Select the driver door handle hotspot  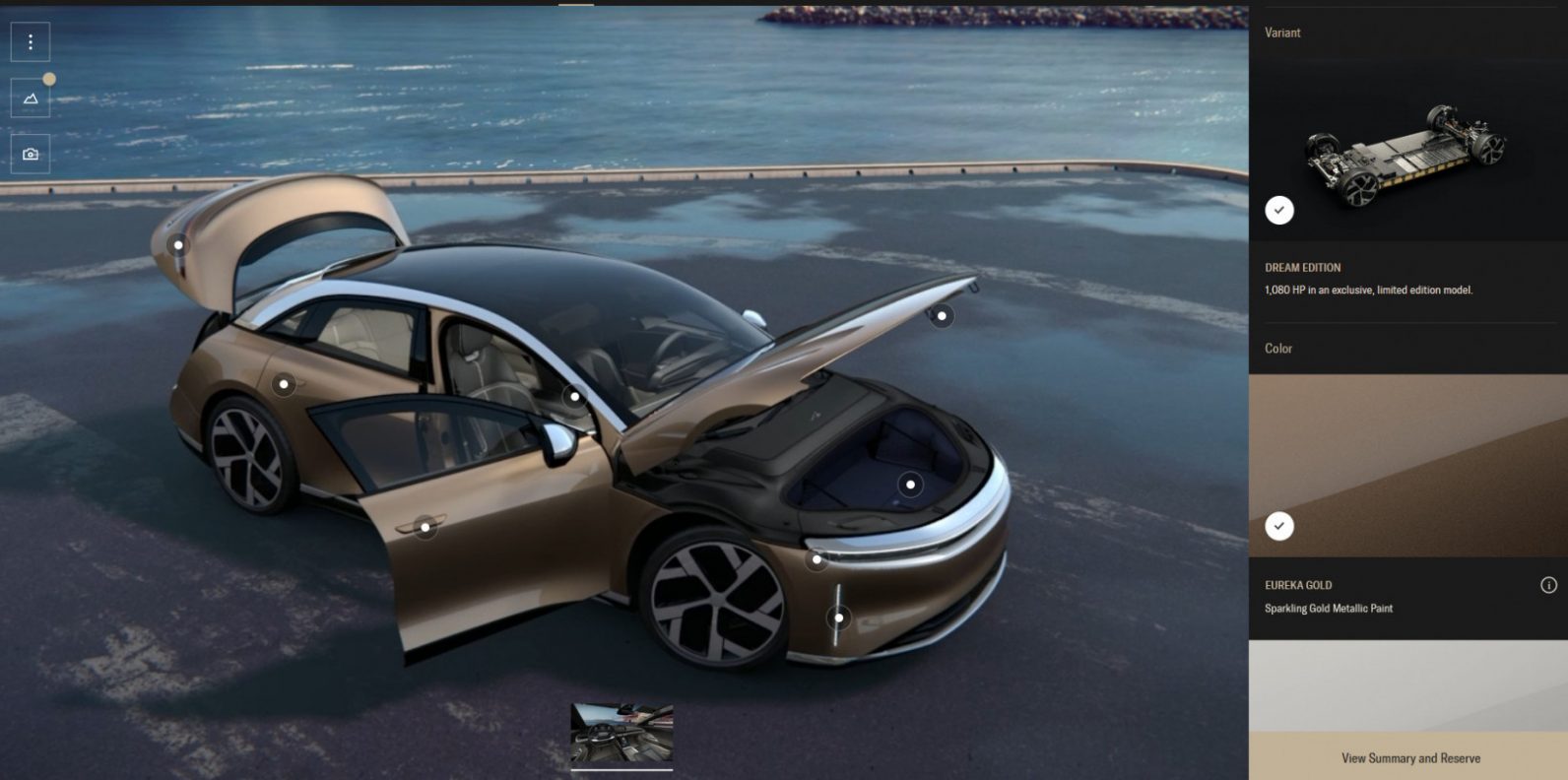(x=424, y=527)
